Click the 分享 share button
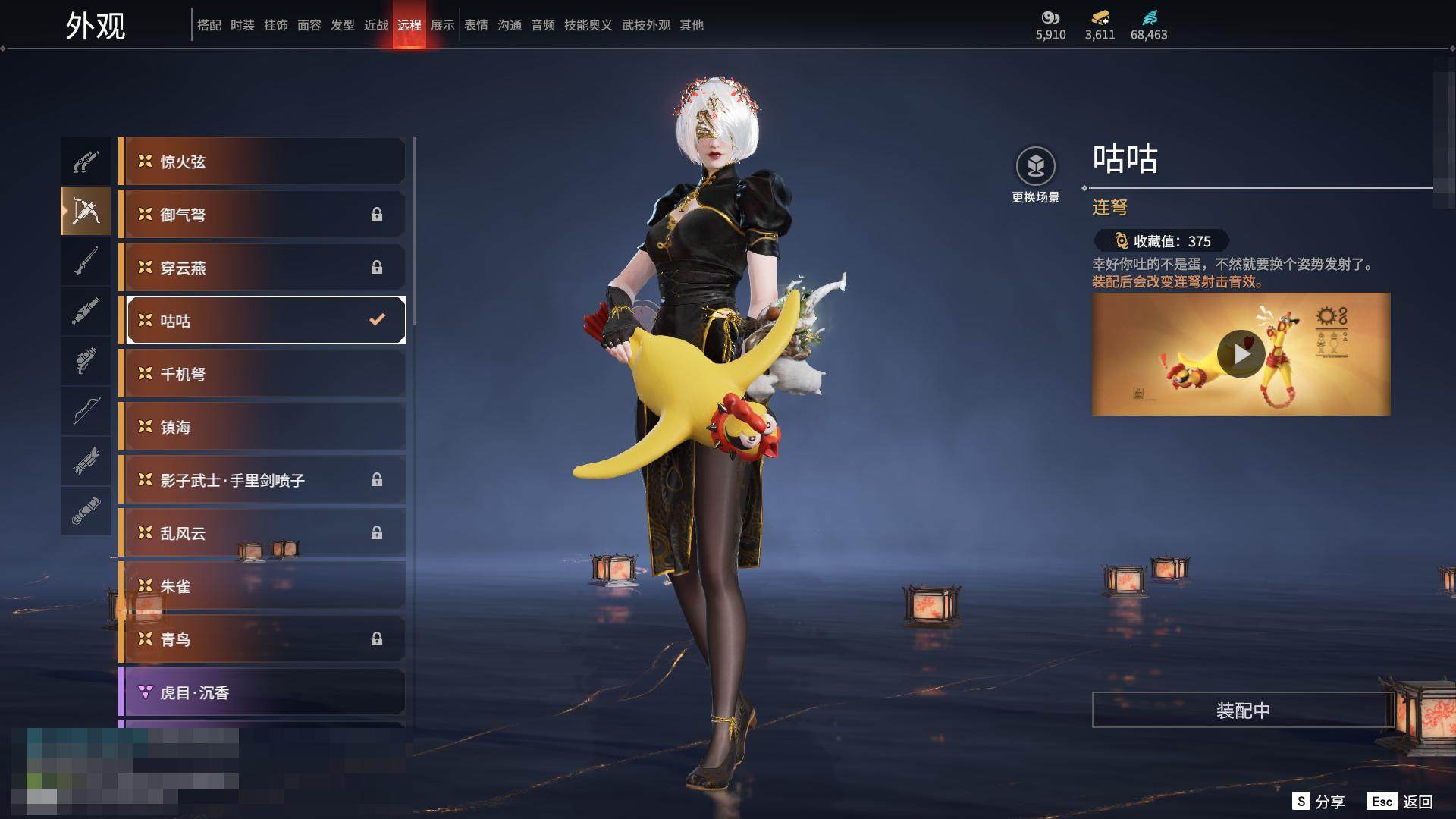The image size is (1456, 819). [1319, 802]
